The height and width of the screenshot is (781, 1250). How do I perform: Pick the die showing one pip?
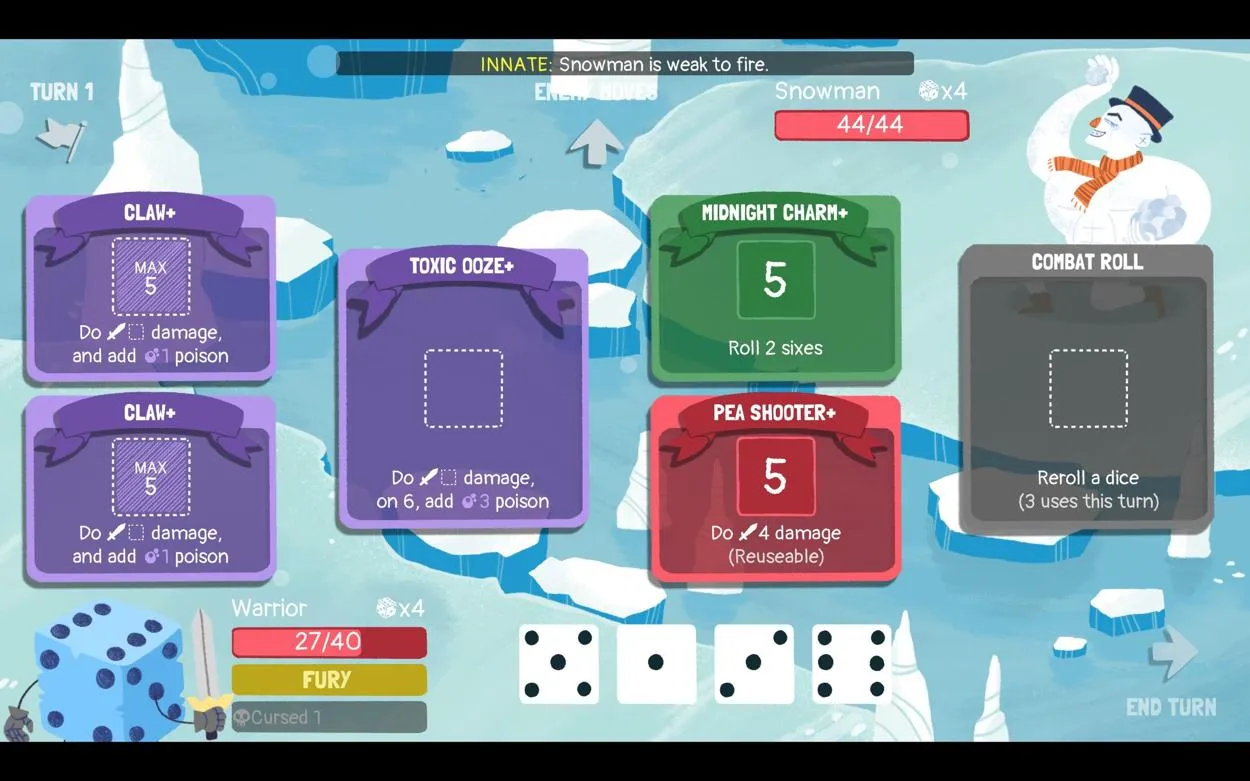[656, 663]
